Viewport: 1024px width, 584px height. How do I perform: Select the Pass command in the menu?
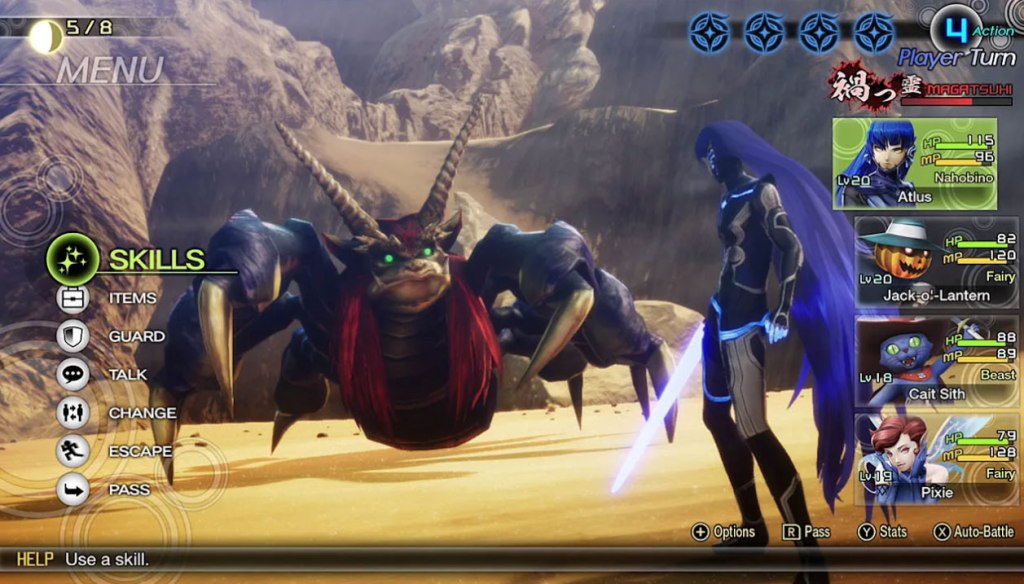click(x=128, y=490)
